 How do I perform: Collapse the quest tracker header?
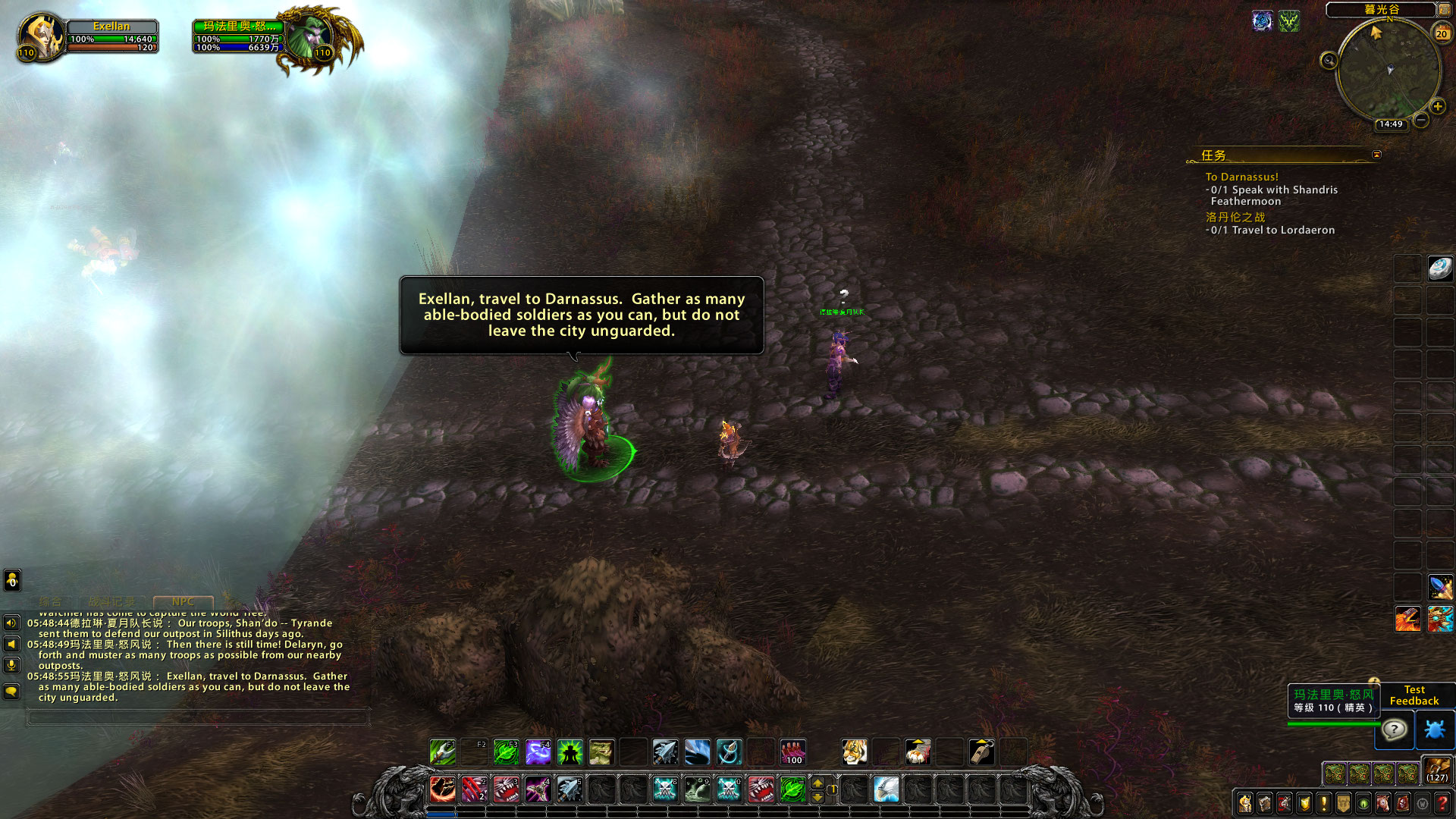click(x=1376, y=155)
